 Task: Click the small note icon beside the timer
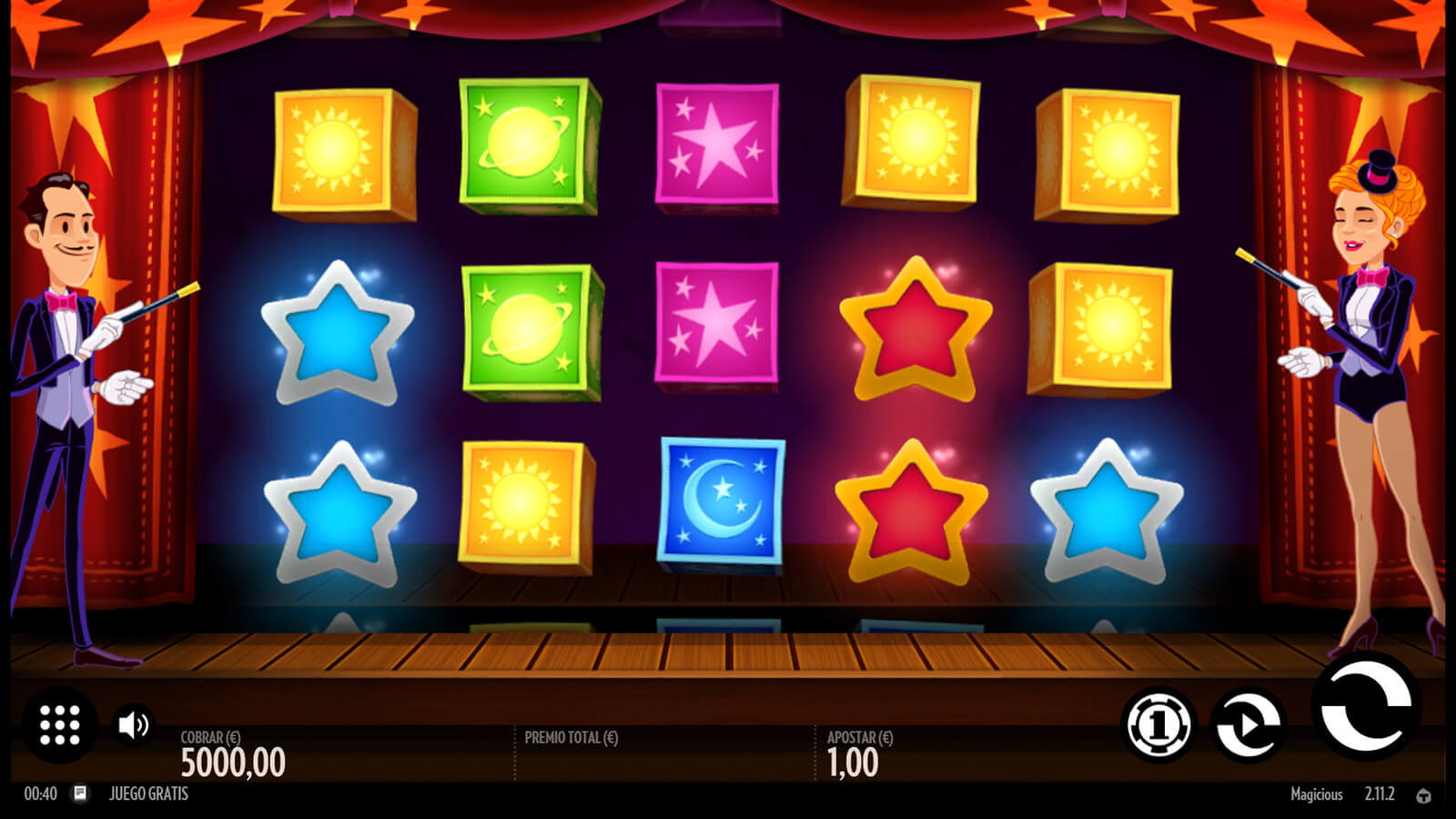(80, 794)
